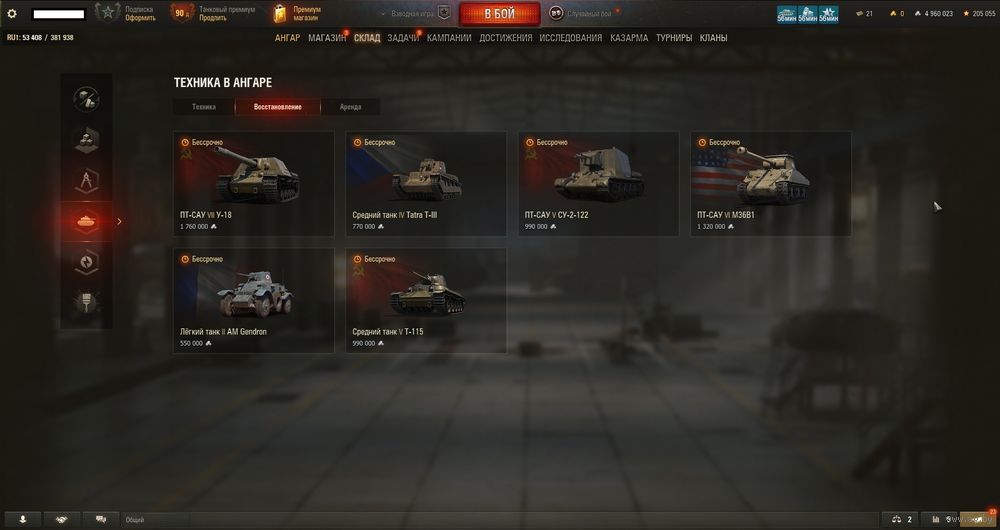Open the КАМПАНИИ section
Viewport: 1000px width, 530px height.
(x=449, y=38)
